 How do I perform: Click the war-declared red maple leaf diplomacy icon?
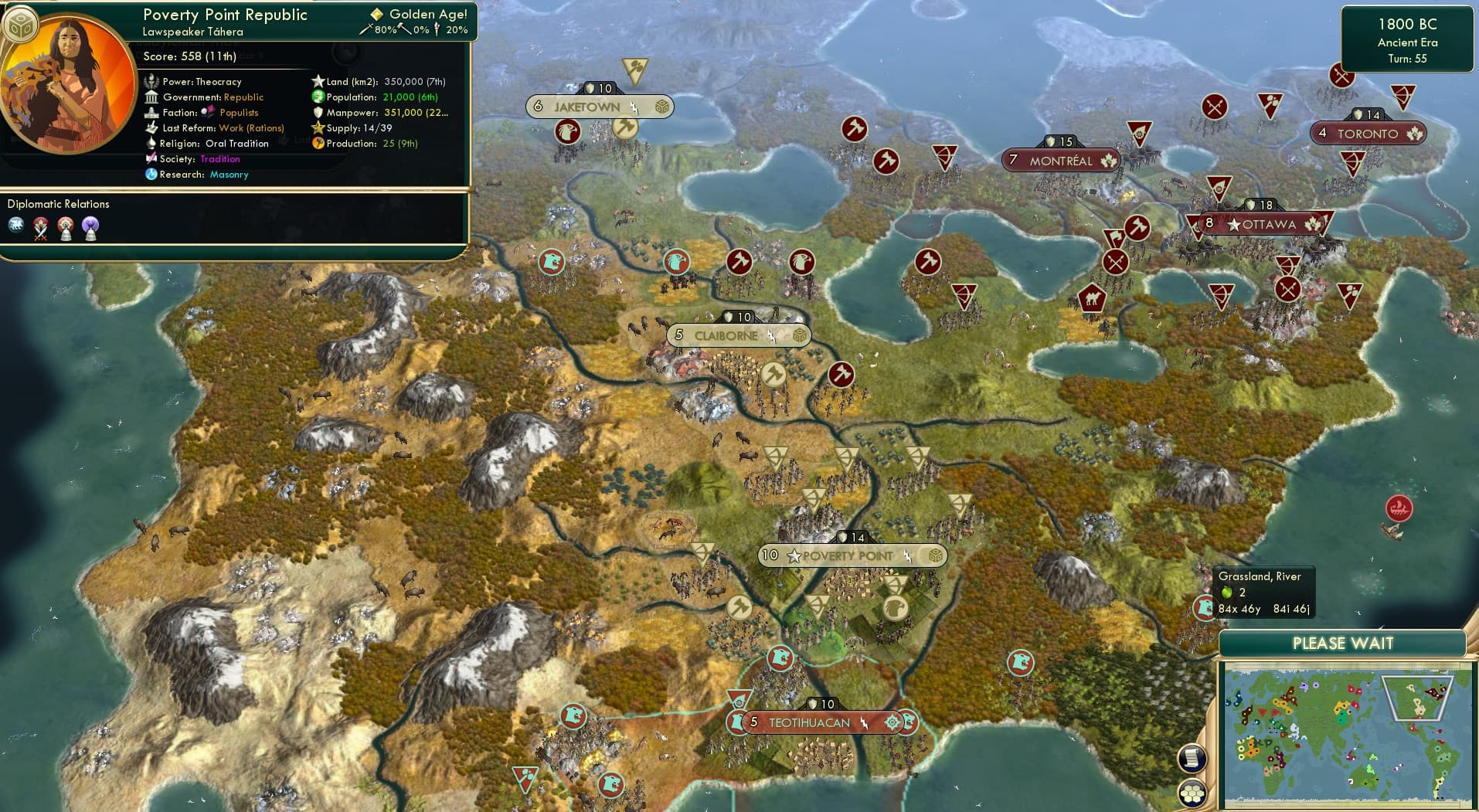click(x=40, y=227)
